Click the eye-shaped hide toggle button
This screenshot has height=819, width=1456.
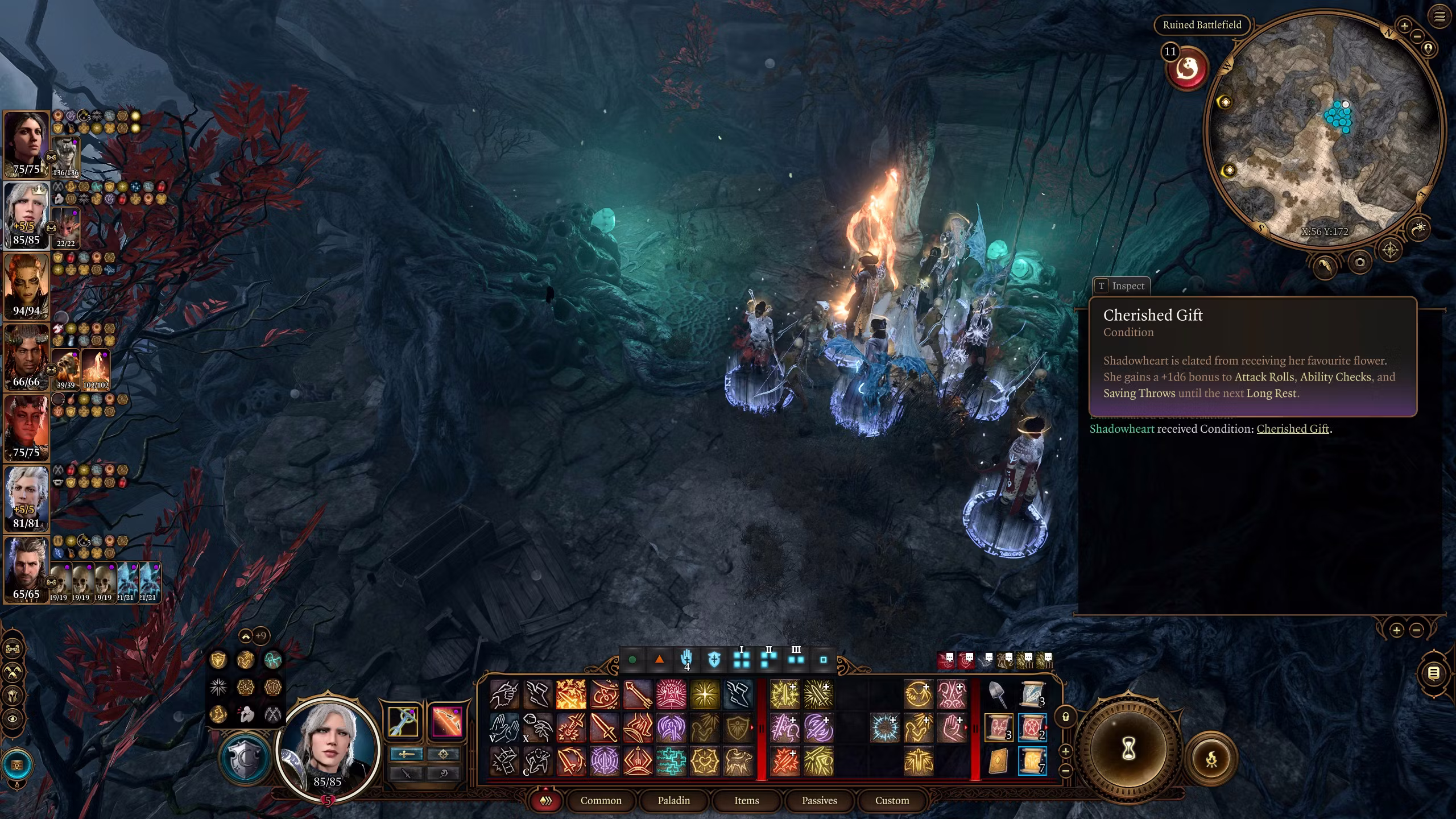coord(13,719)
